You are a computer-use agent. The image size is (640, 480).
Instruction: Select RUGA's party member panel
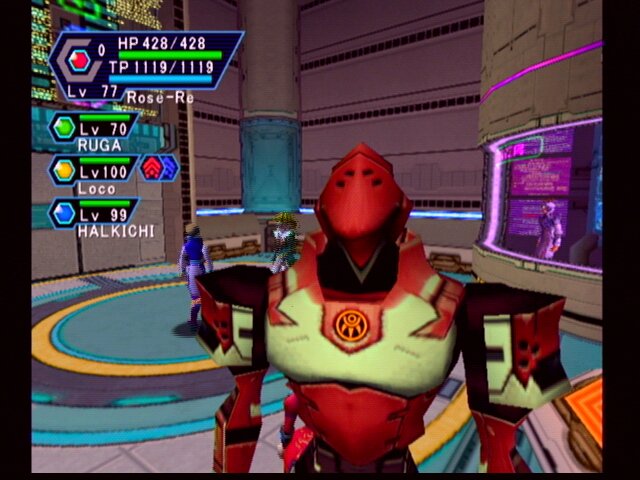tap(95, 129)
